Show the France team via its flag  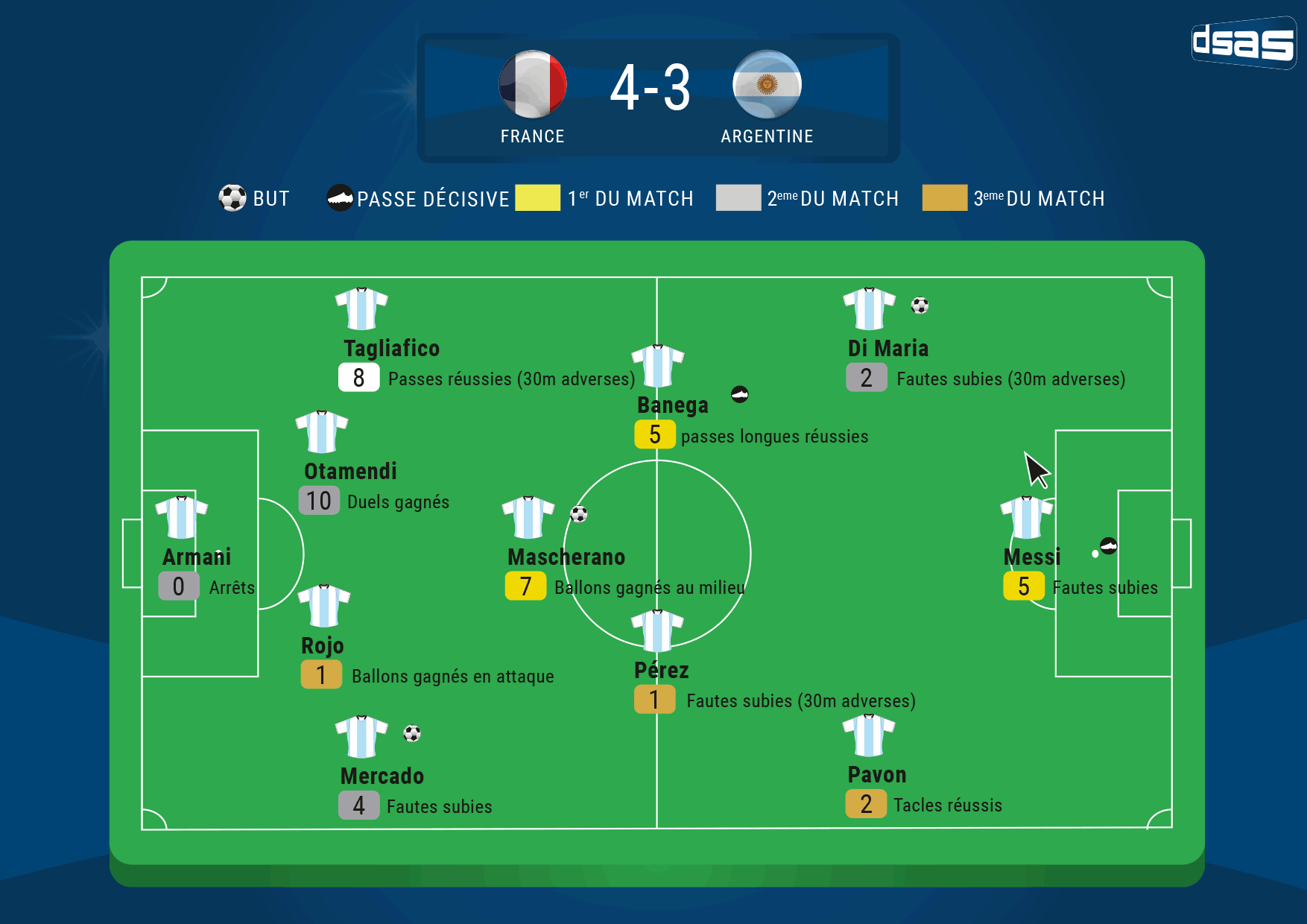[533, 84]
